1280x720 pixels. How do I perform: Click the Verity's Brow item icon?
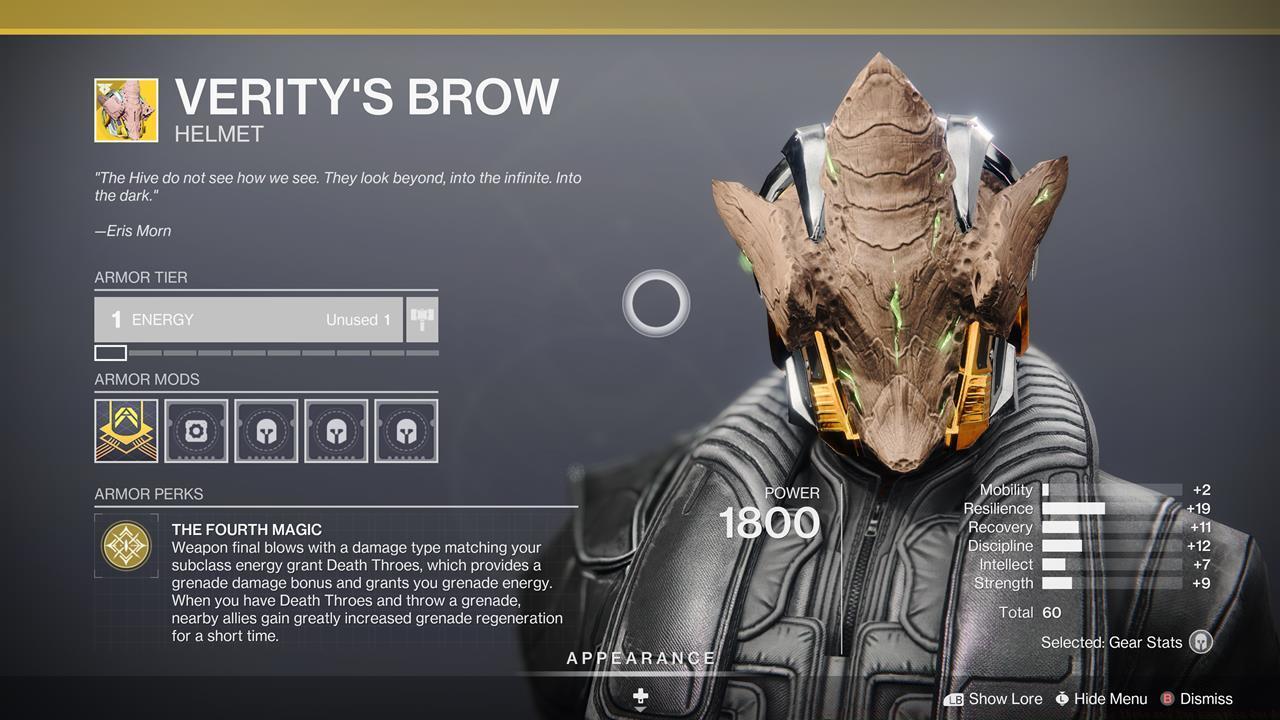126,110
